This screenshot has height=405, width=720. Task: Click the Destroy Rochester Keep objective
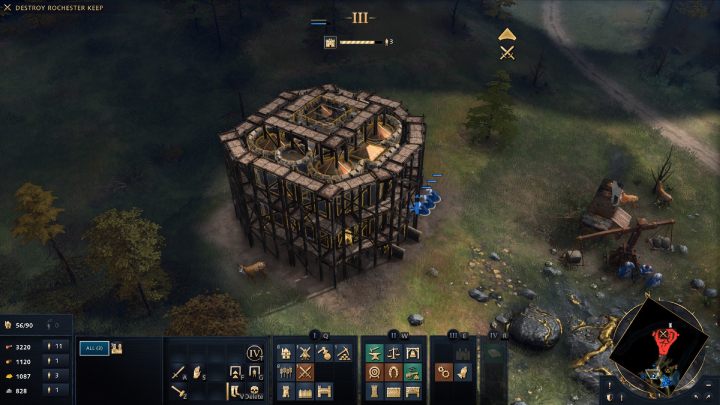pyautogui.click(x=58, y=8)
